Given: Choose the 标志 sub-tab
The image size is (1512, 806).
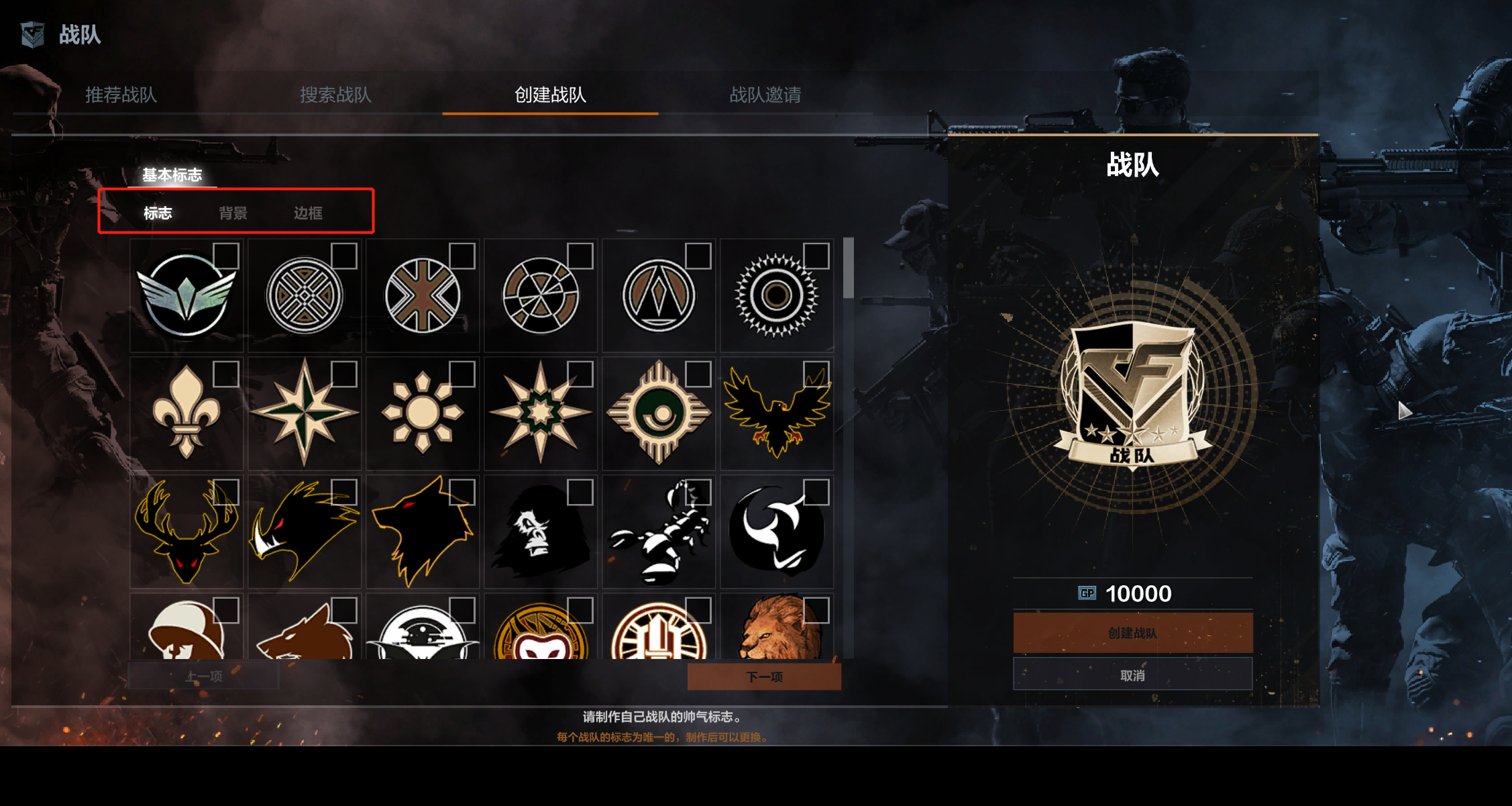Looking at the screenshot, I should (158, 213).
